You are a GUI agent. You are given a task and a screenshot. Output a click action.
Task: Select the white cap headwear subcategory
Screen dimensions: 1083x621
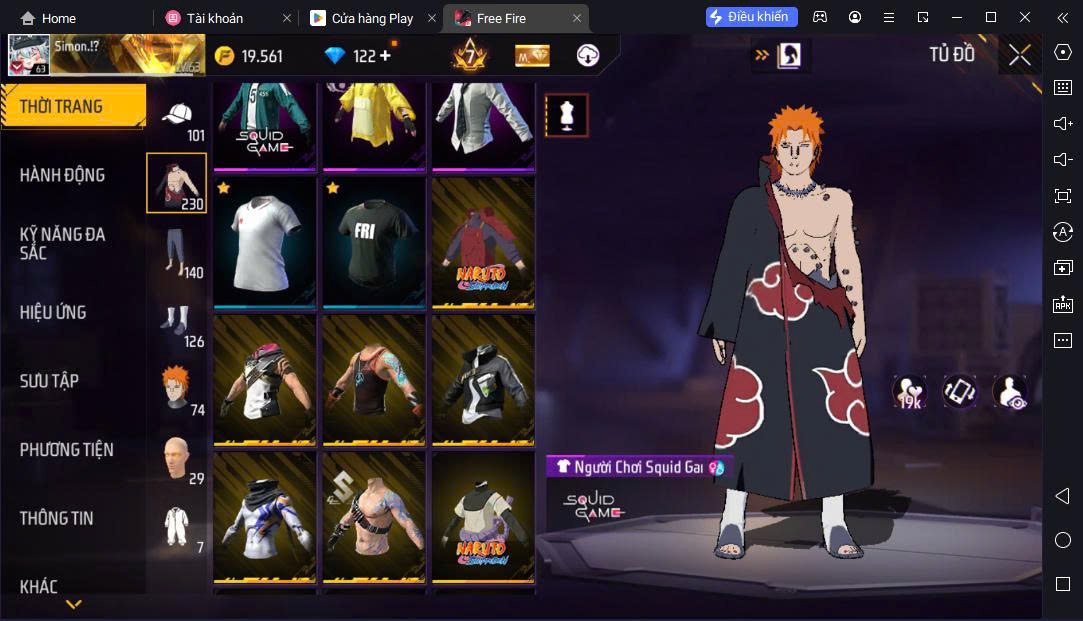click(x=177, y=115)
